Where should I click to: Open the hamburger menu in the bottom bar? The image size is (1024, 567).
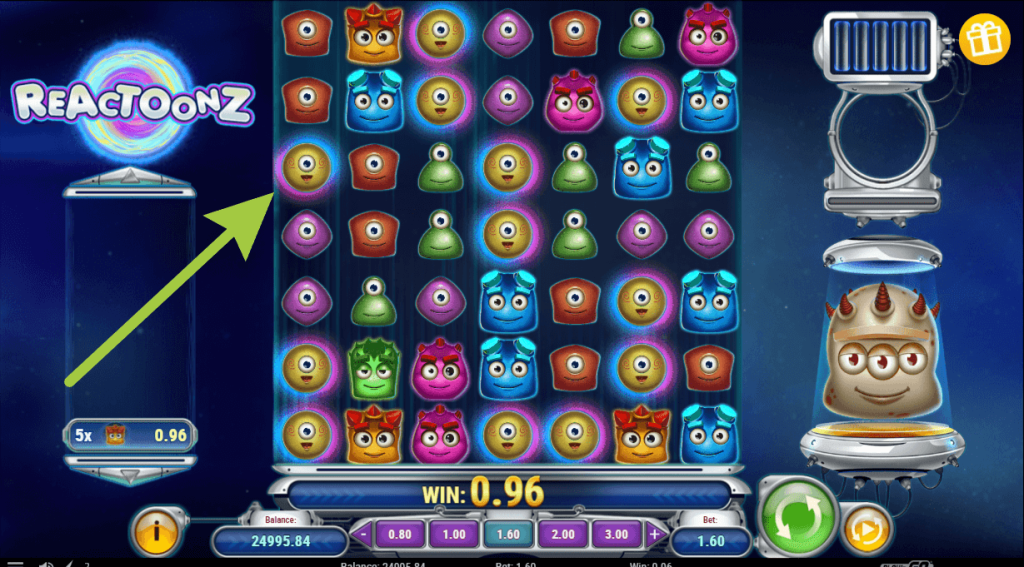pyautogui.click(x=15, y=563)
